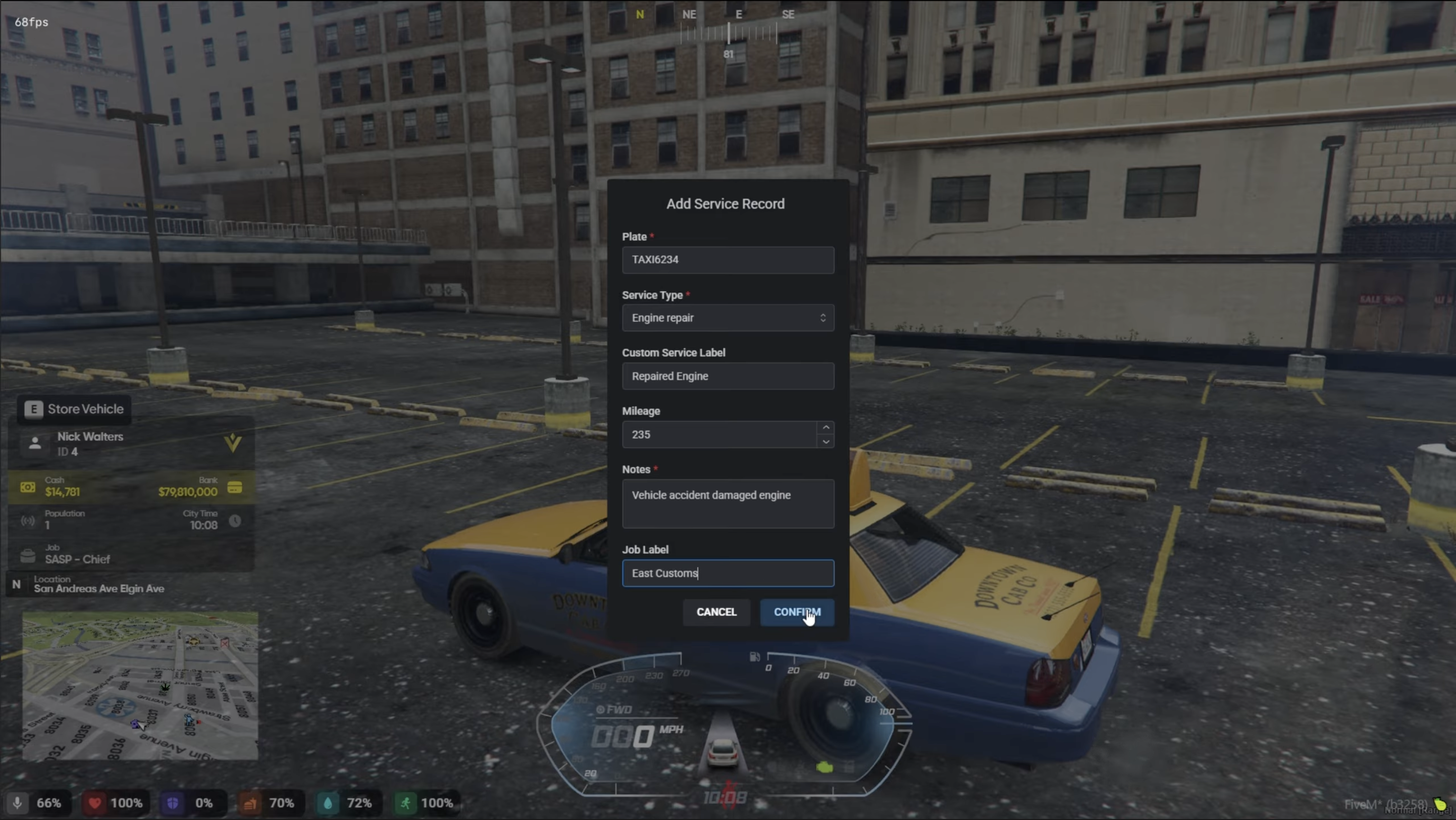Click the City Time clock icon

236,521
